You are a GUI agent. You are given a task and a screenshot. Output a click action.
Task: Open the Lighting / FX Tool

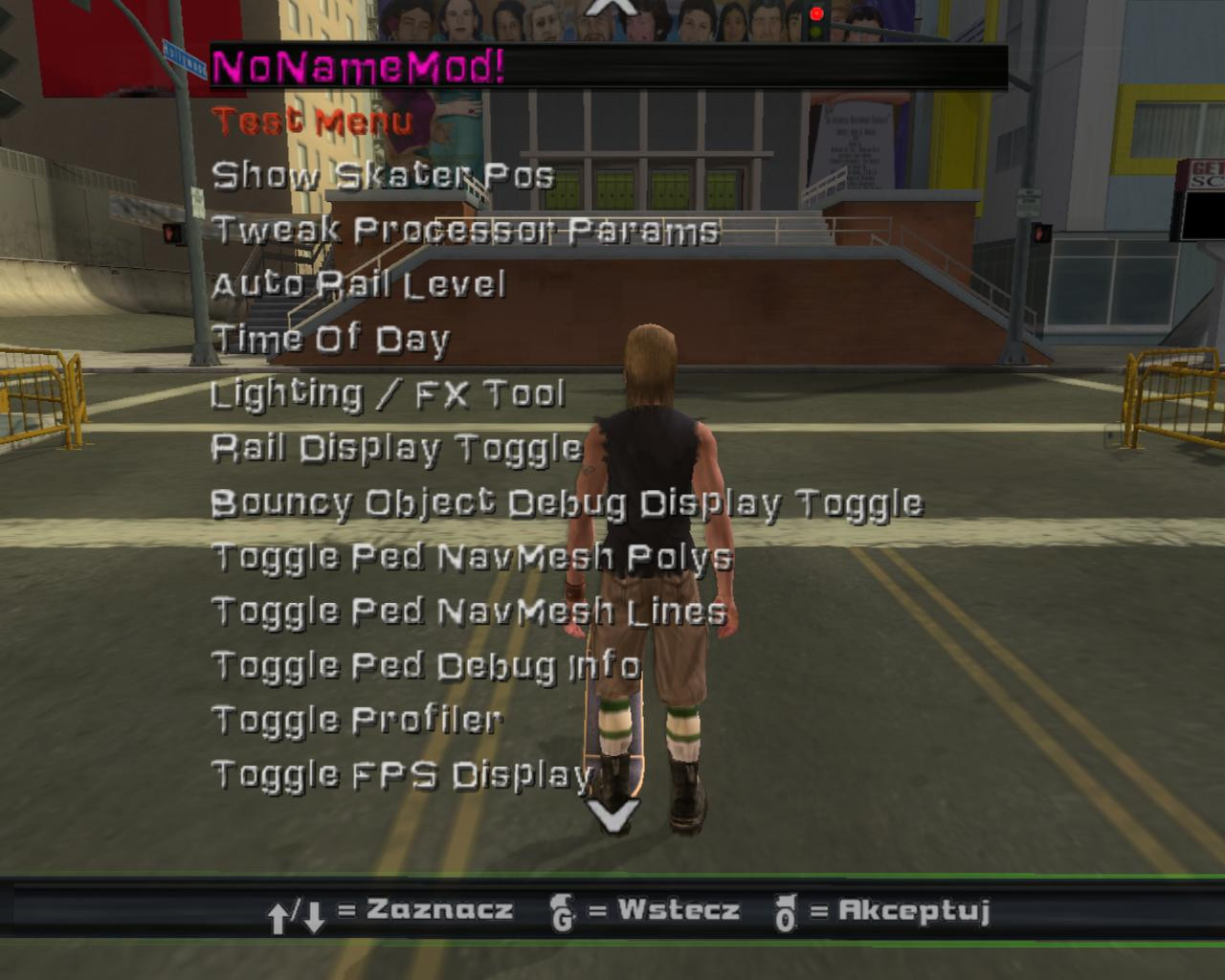tap(389, 392)
